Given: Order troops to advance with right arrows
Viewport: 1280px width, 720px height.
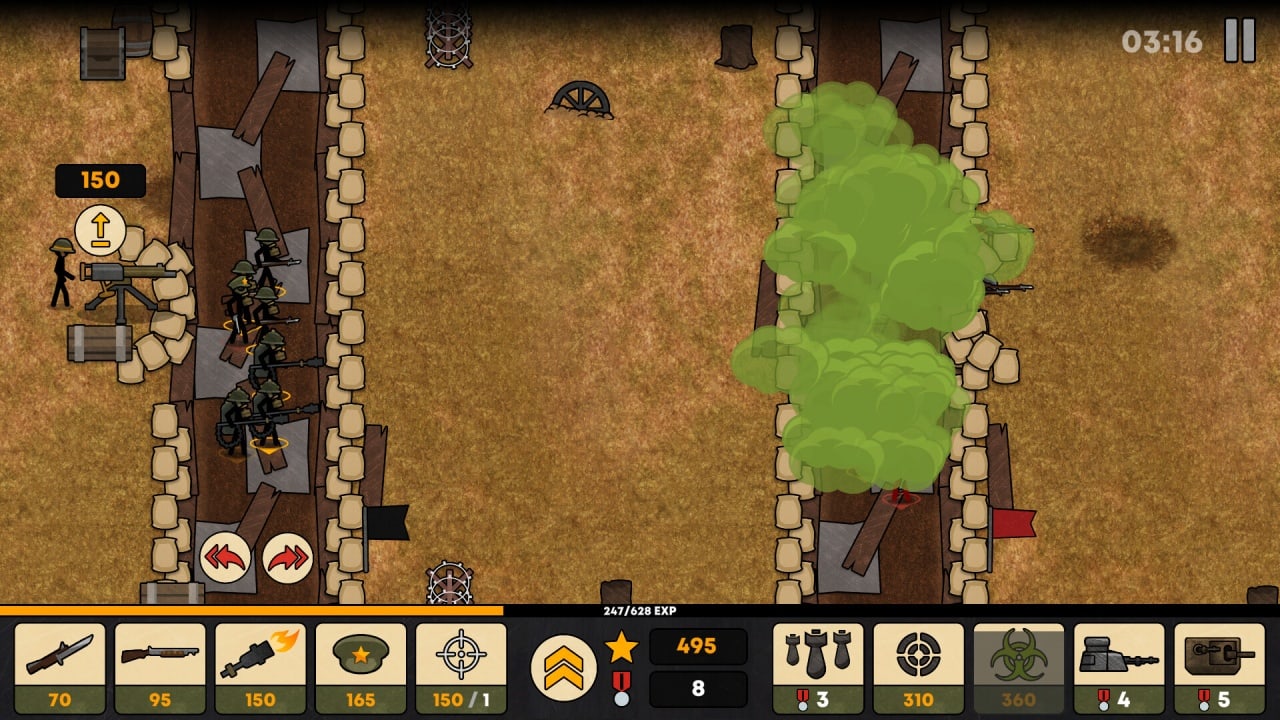Looking at the screenshot, I should pyautogui.click(x=288, y=558).
